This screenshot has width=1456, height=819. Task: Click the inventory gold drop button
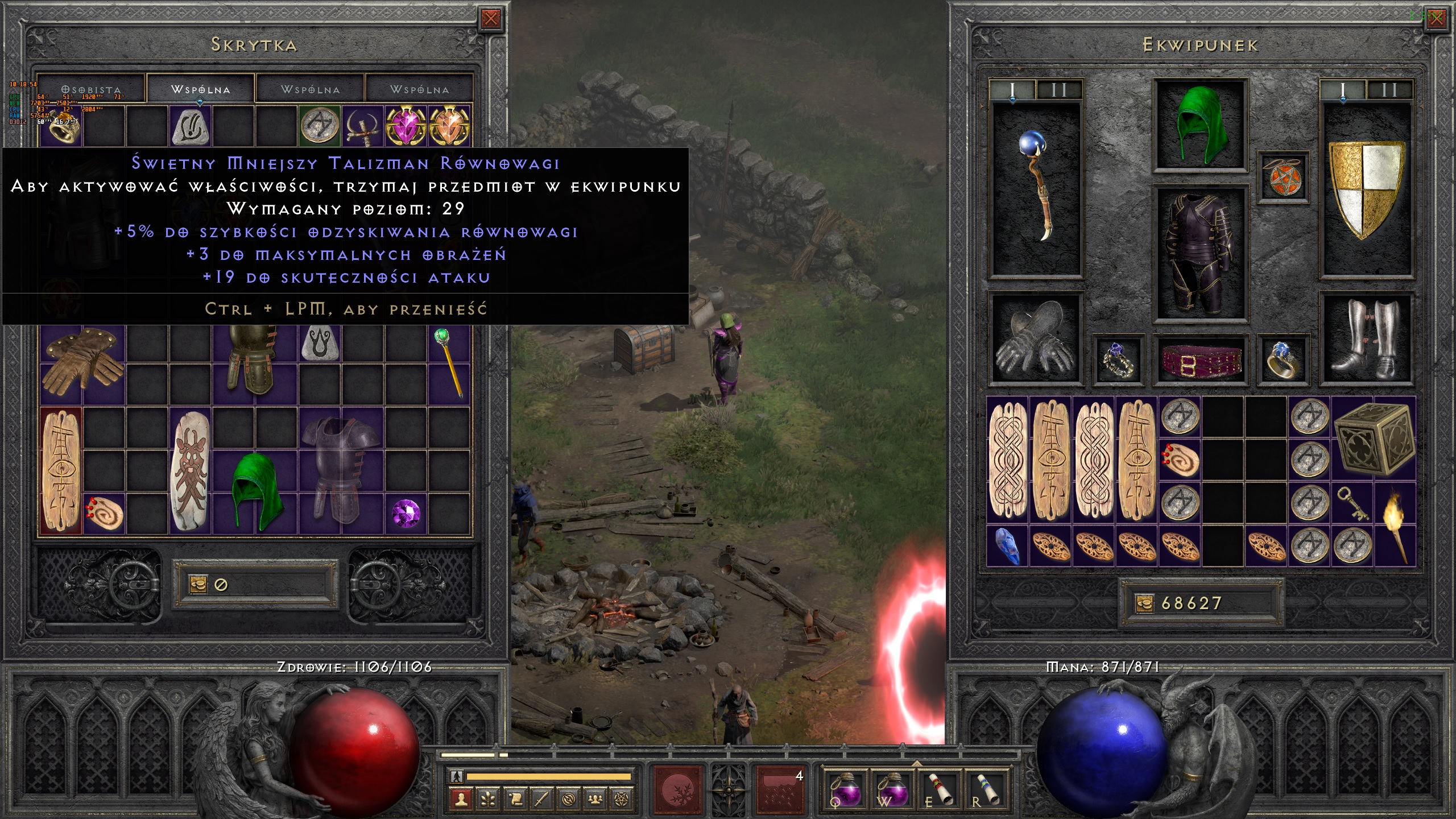click(x=1144, y=603)
